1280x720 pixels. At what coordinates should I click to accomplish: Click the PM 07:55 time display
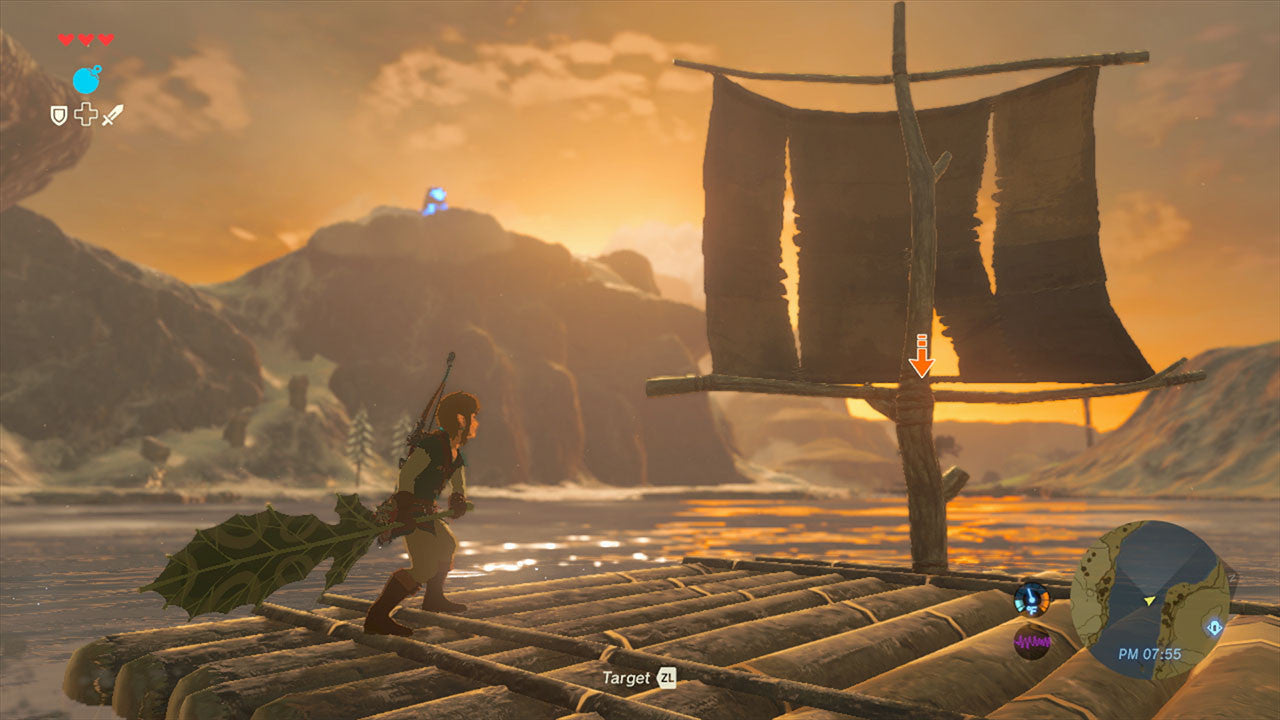point(1150,653)
